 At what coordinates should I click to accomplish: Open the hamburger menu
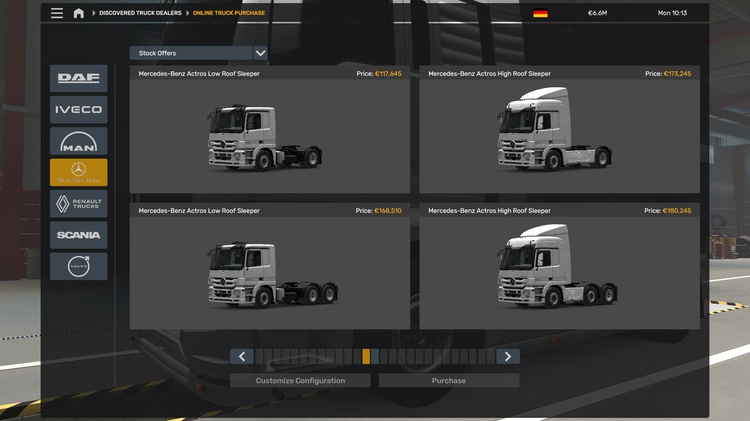(57, 13)
